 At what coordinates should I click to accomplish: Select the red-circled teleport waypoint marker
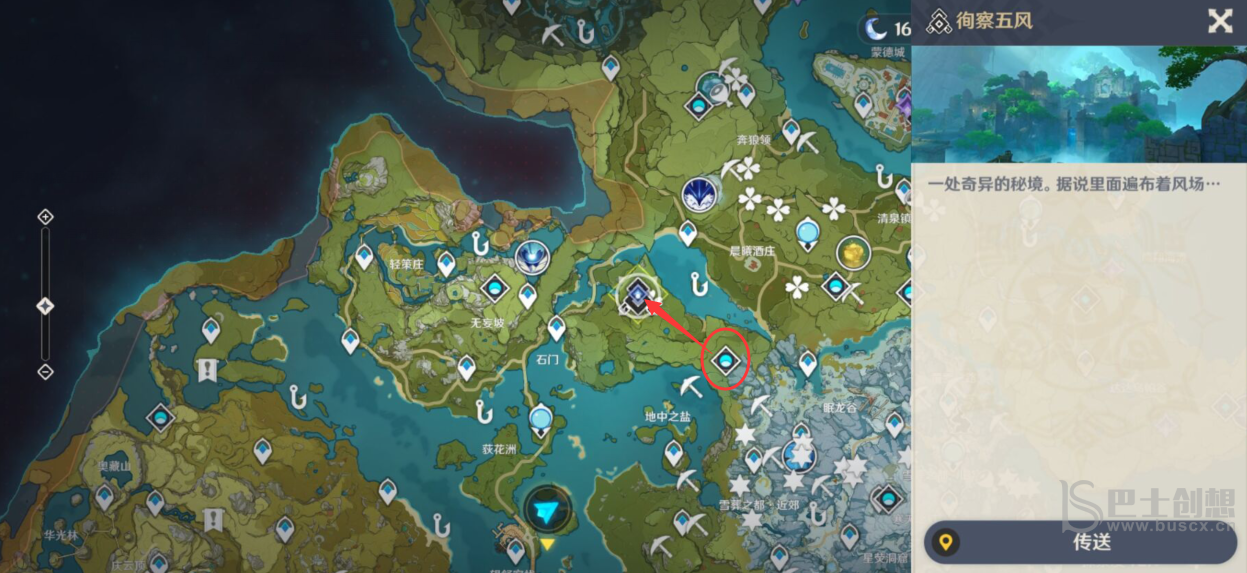click(x=727, y=359)
